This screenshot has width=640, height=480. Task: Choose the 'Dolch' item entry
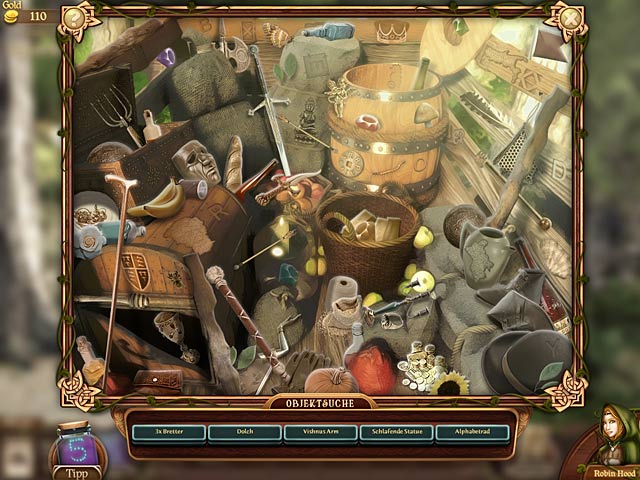point(245,433)
